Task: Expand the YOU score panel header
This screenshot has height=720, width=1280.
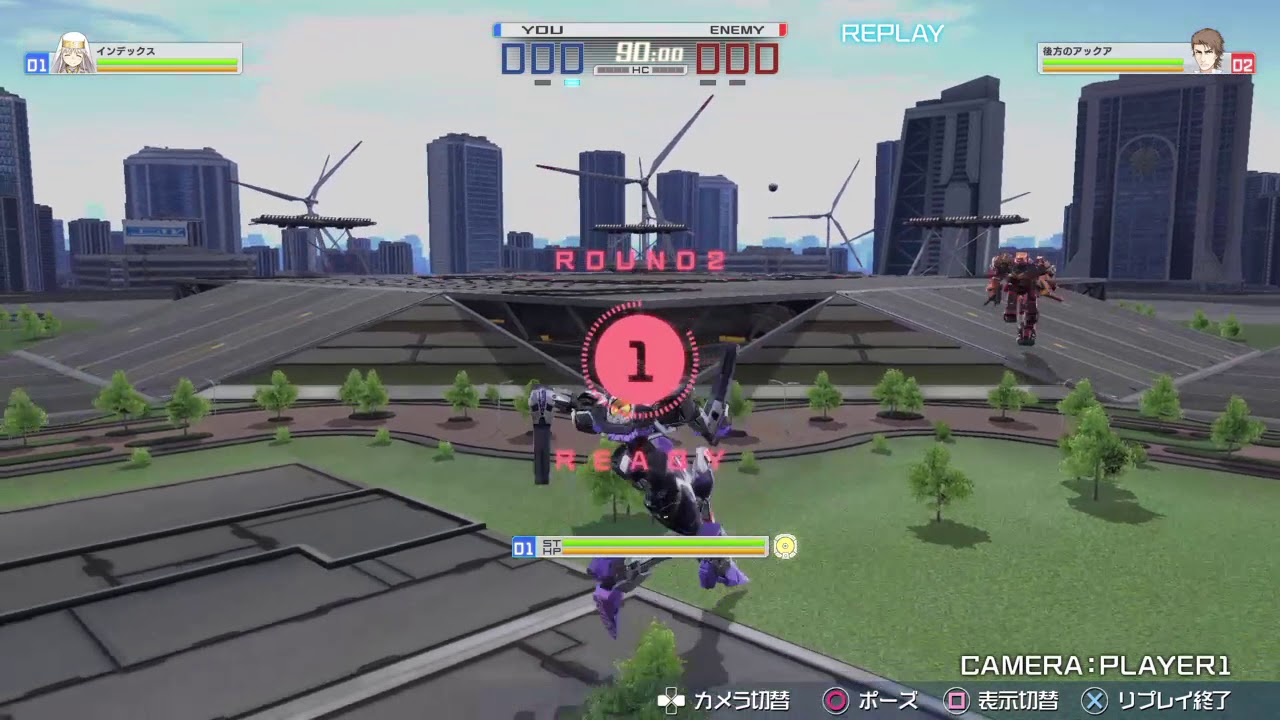Action: [x=541, y=30]
